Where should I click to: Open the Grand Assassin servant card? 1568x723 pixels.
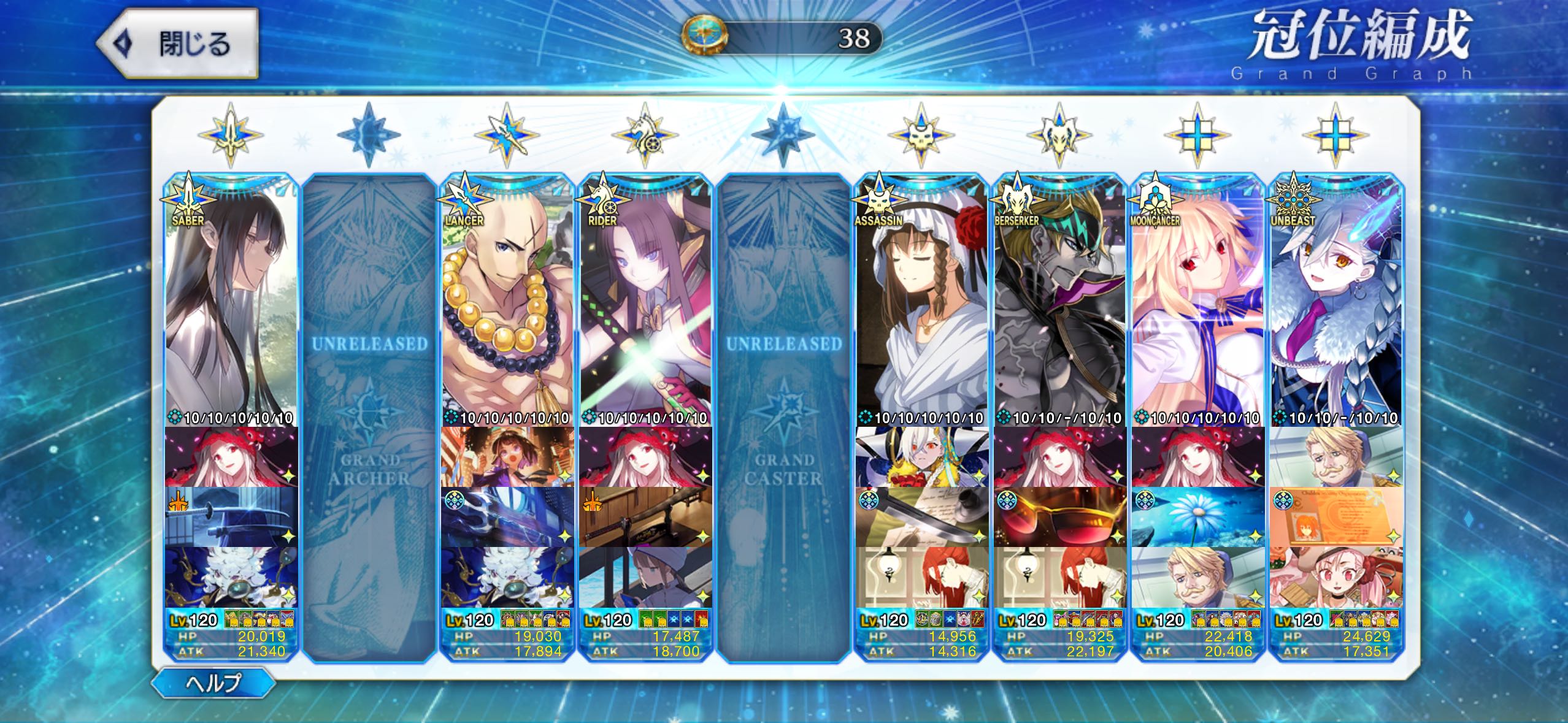921,300
